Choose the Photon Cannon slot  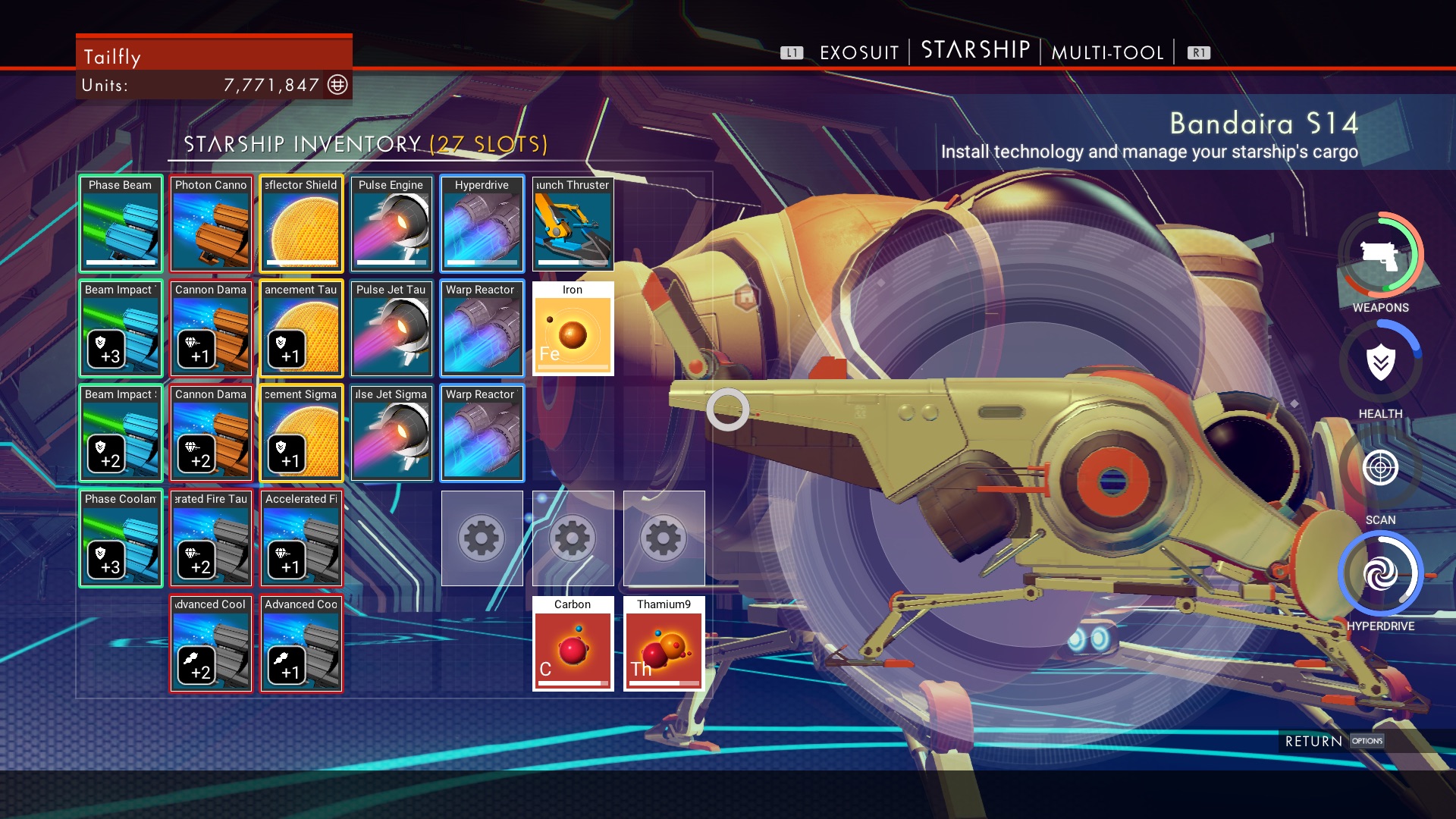[x=211, y=224]
